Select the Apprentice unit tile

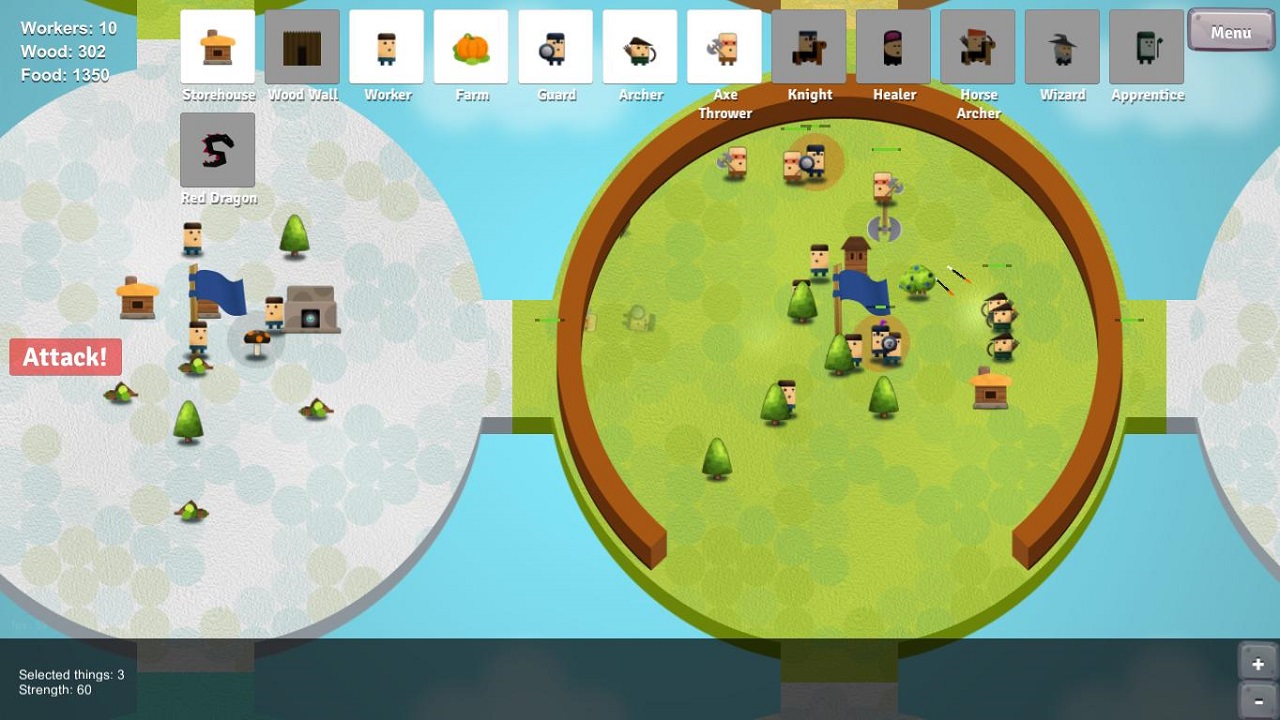coord(1147,47)
